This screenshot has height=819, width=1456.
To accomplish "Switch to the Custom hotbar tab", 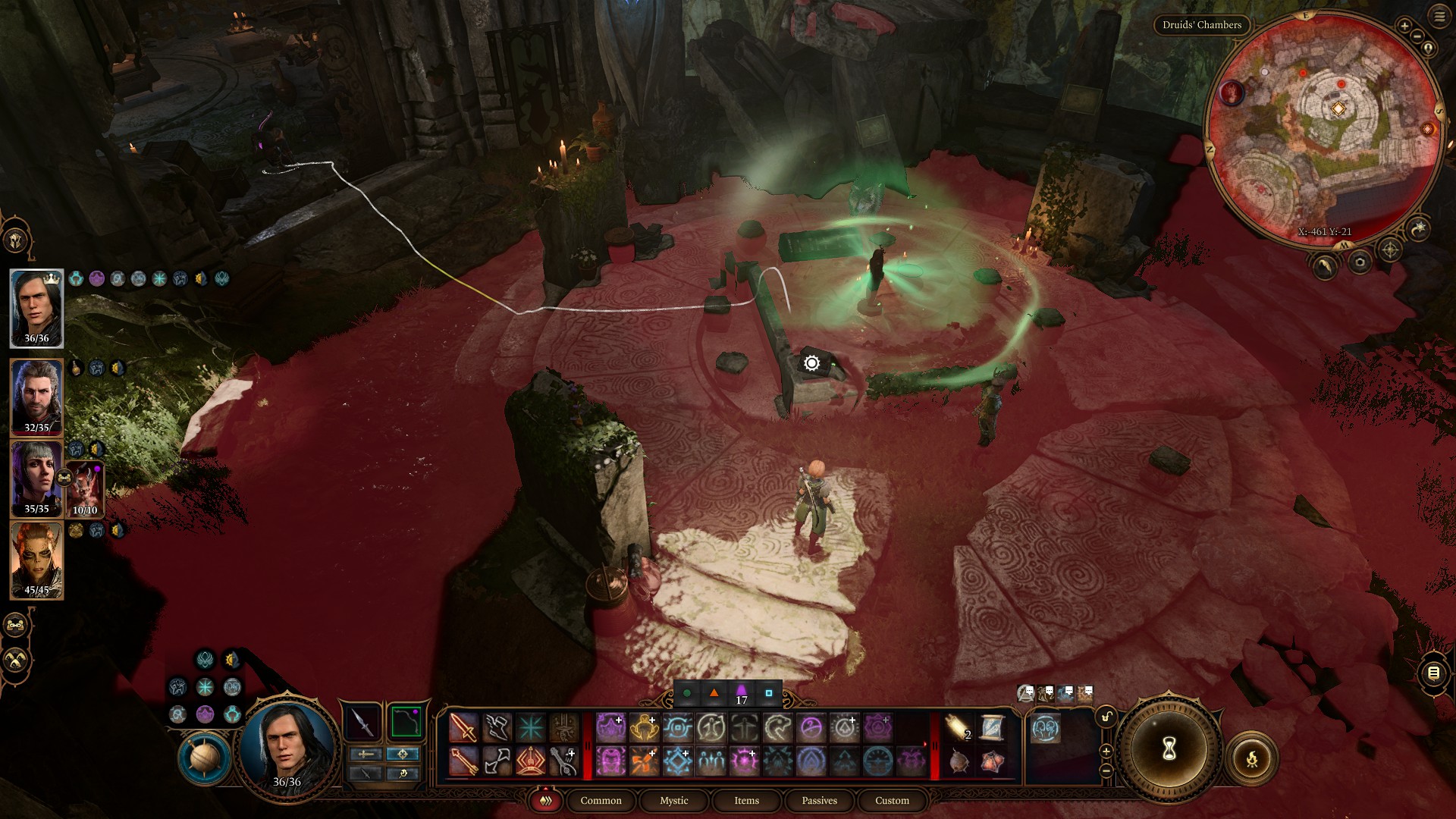I will [892, 801].
